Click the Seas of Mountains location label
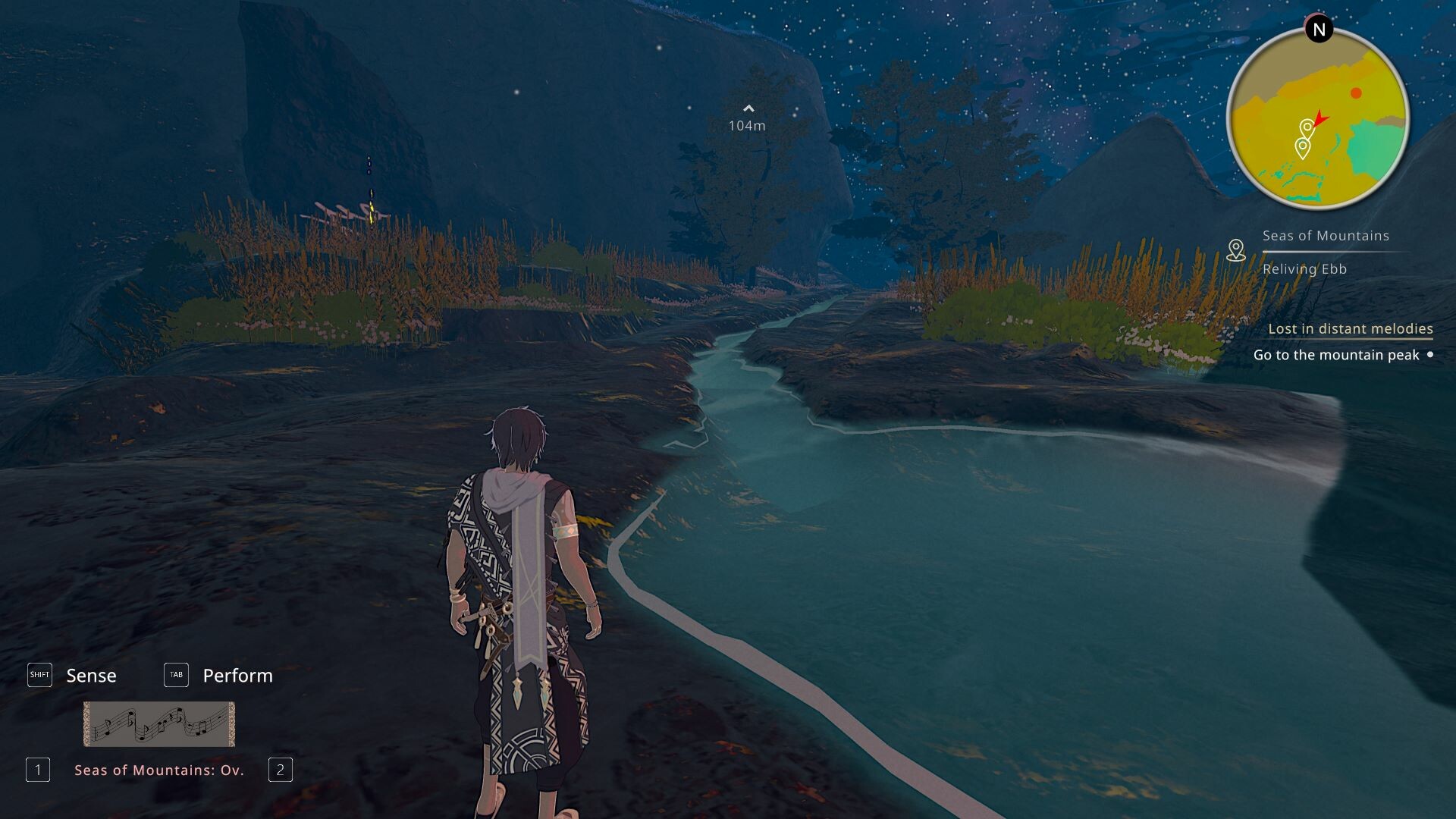 [x=1326, y=236]
